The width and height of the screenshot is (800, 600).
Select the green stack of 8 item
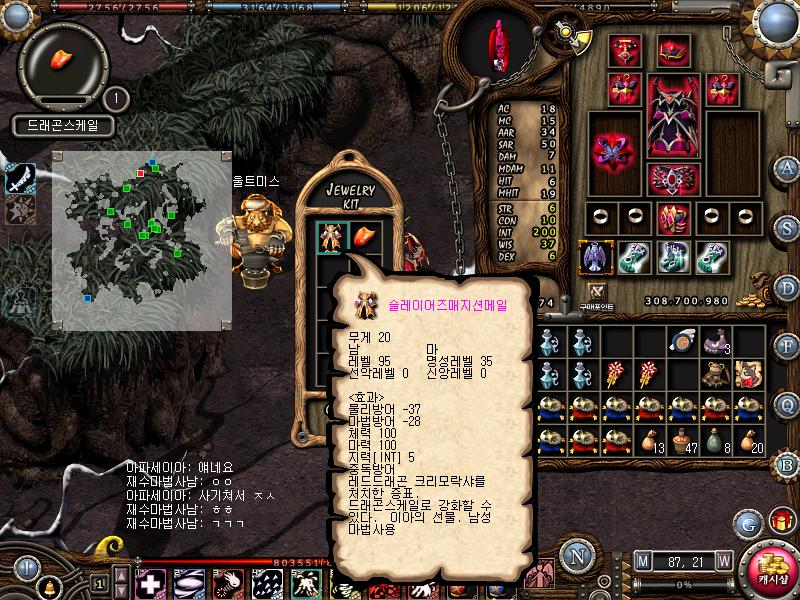tap(714, 440)
